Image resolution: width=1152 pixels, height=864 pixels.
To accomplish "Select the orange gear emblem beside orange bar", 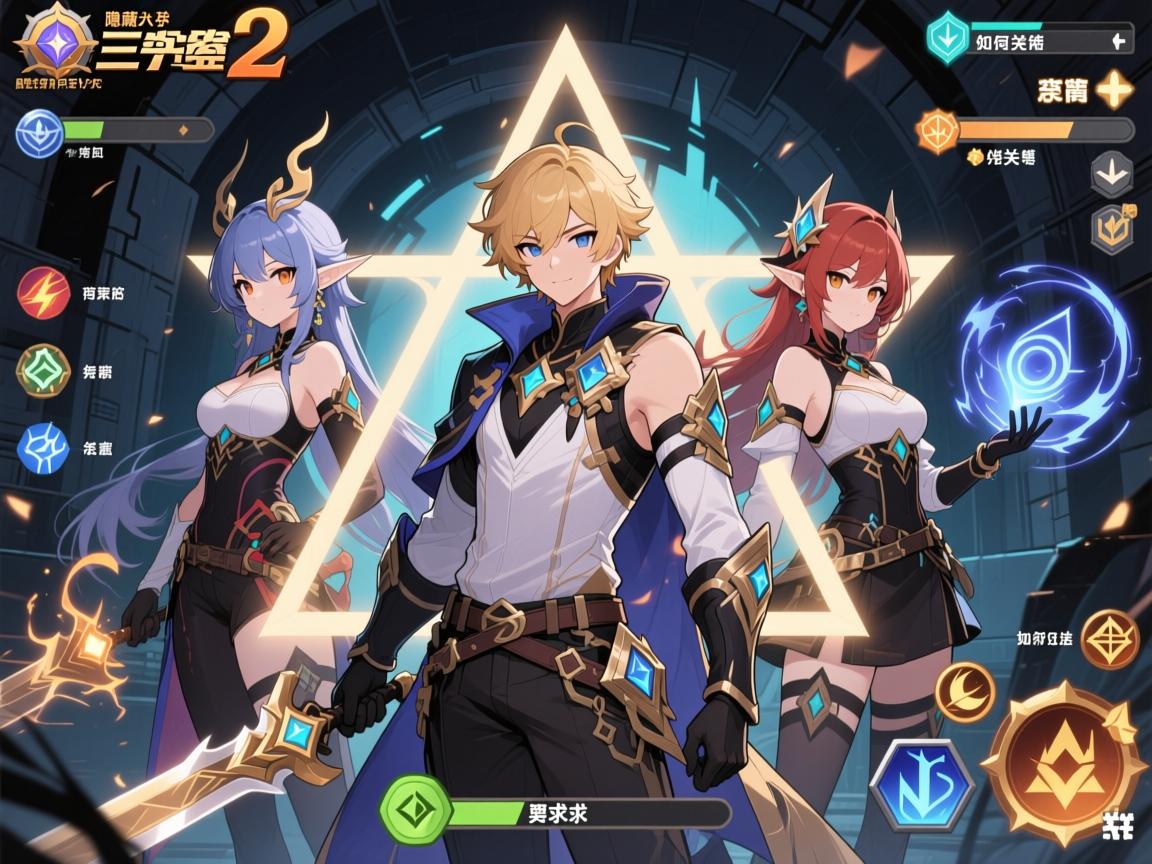I will coord(938,131).
